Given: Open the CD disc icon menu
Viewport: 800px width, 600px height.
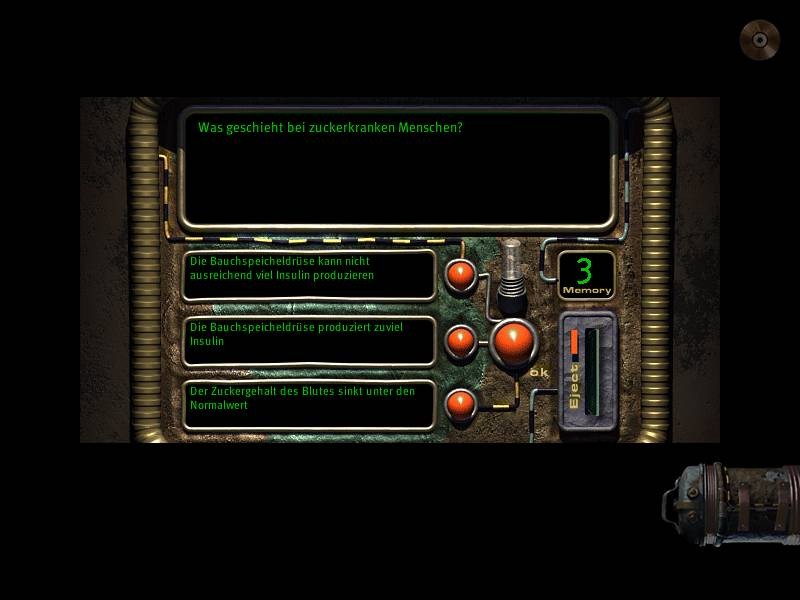Looking at the screenshot, I should pyautogui.click(x=759, y=40).
